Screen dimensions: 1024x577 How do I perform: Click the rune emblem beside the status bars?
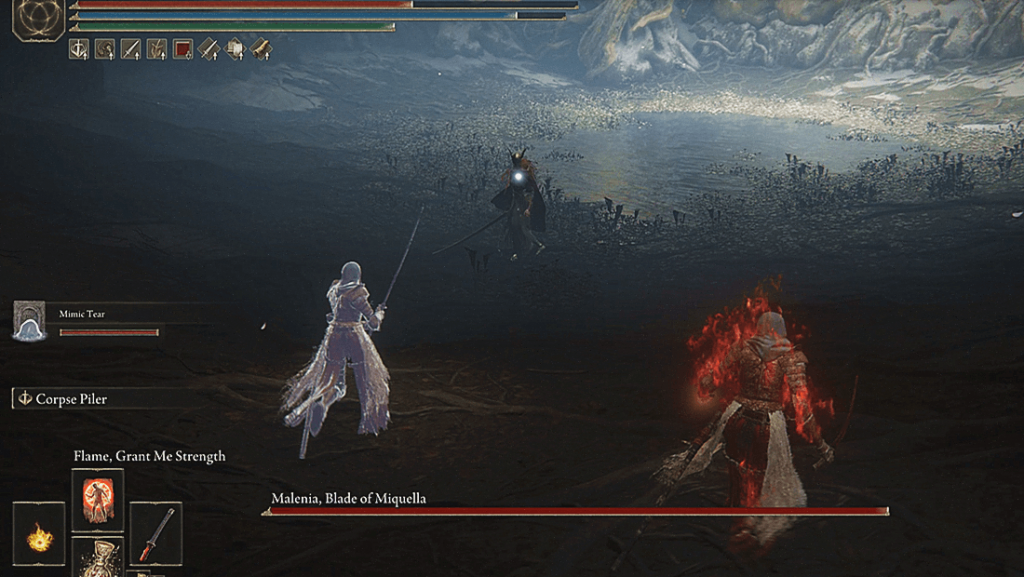39,19
